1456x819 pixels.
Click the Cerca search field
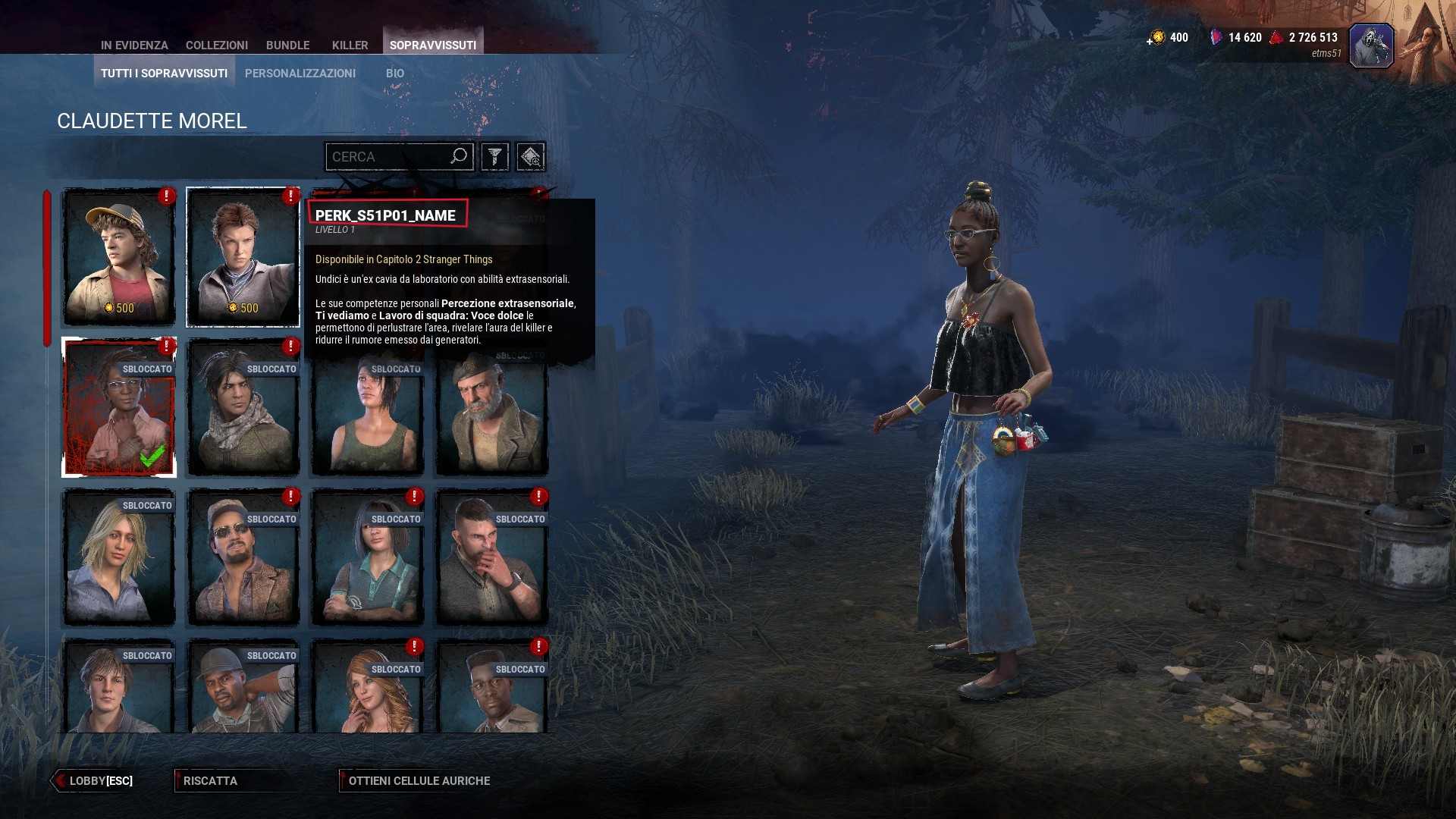(x=388, y=157)
